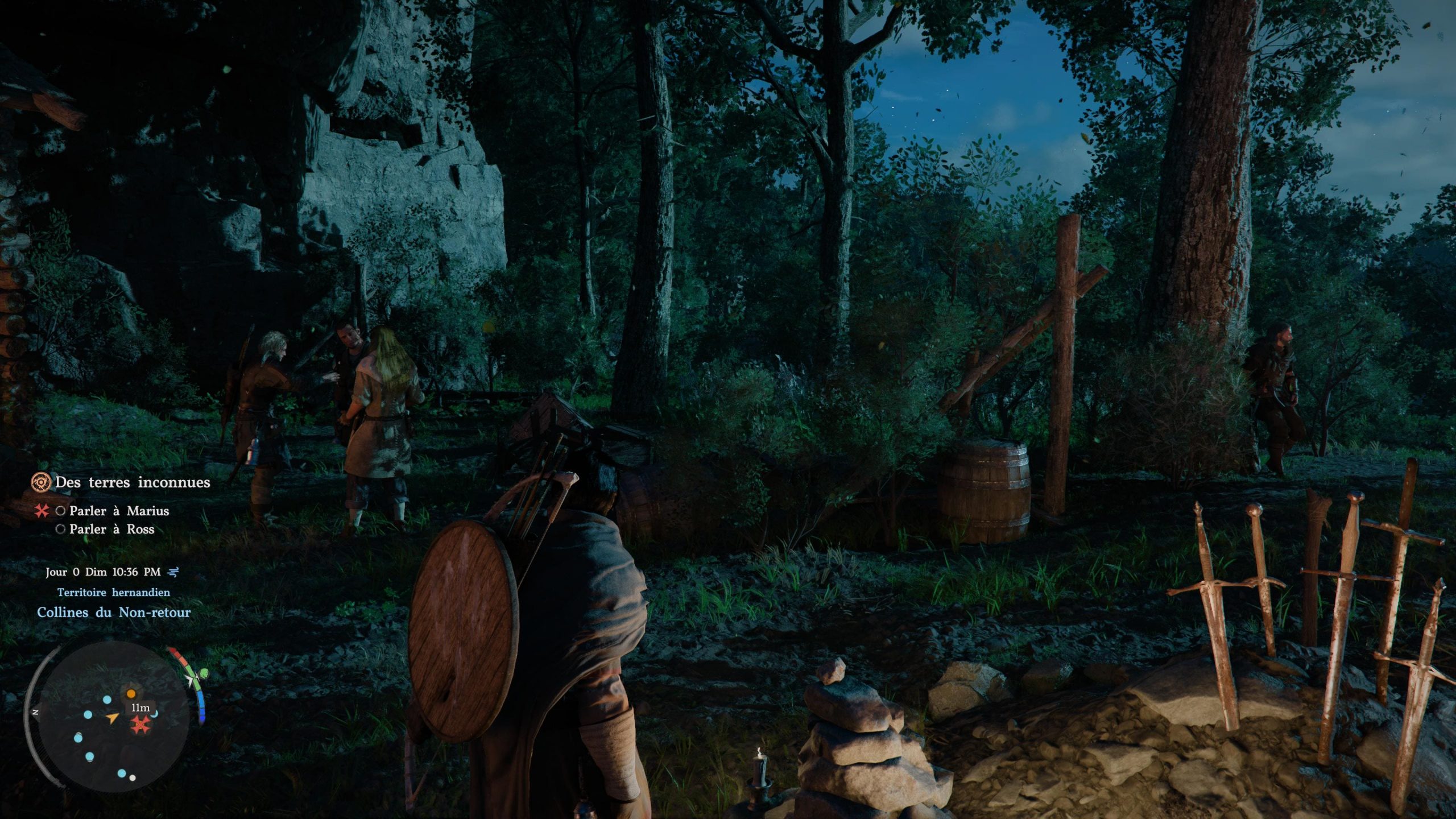The height and width of the screenshot is (819, 1456).
Task: Open the circular minimap
Action: 108,718
